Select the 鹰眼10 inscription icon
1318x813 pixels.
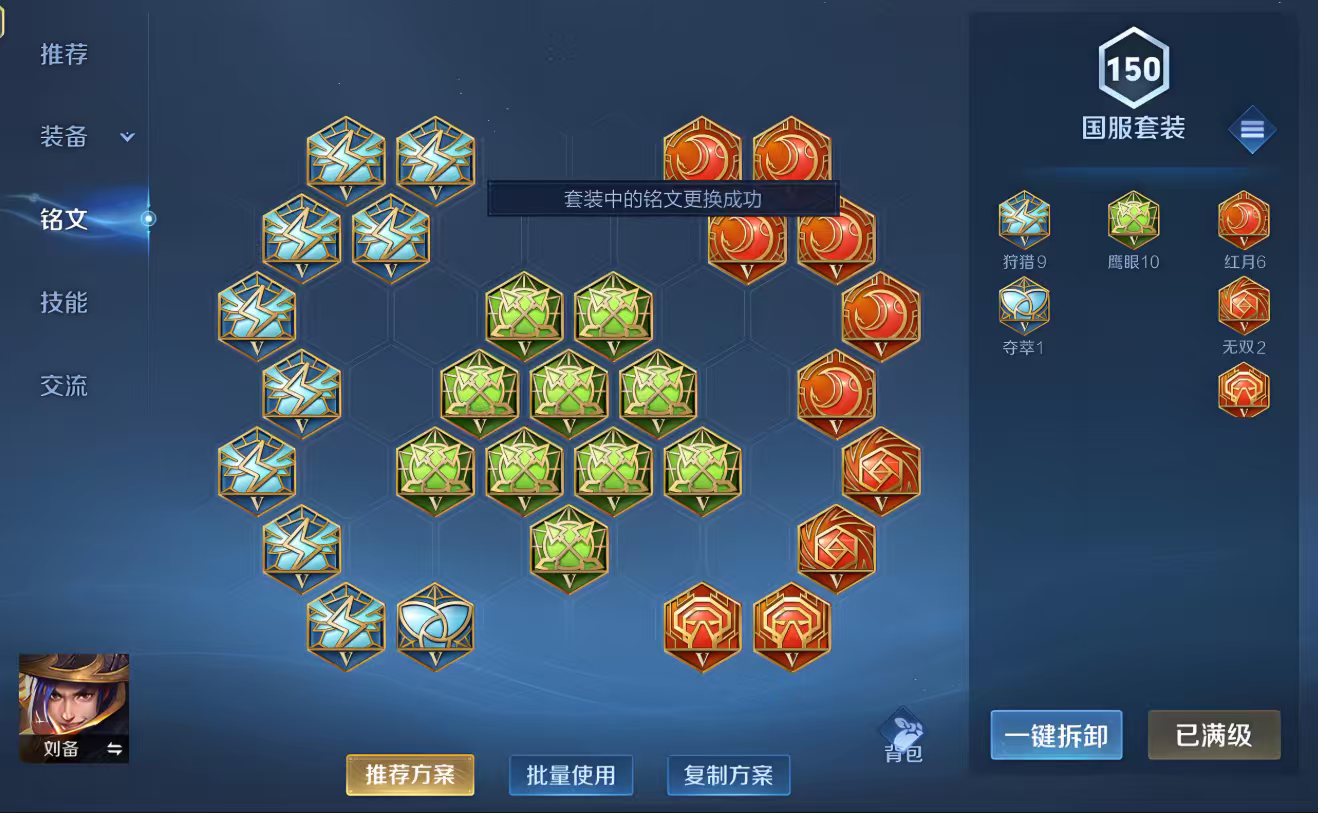click(1133, 220)
